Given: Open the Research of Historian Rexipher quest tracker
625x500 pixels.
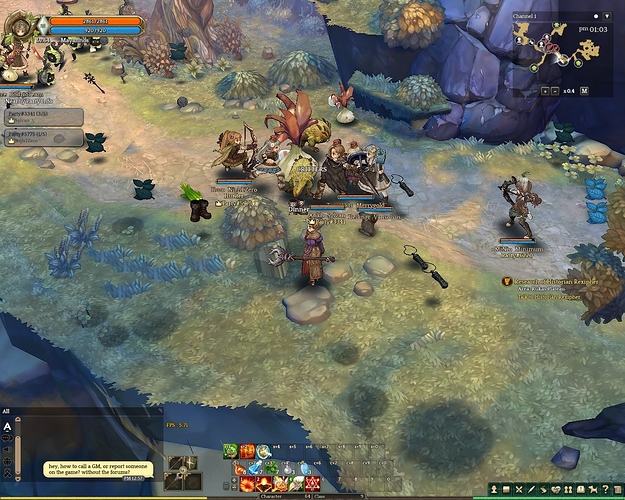Looking at the screenshot, I should click(x=550, y=282).
